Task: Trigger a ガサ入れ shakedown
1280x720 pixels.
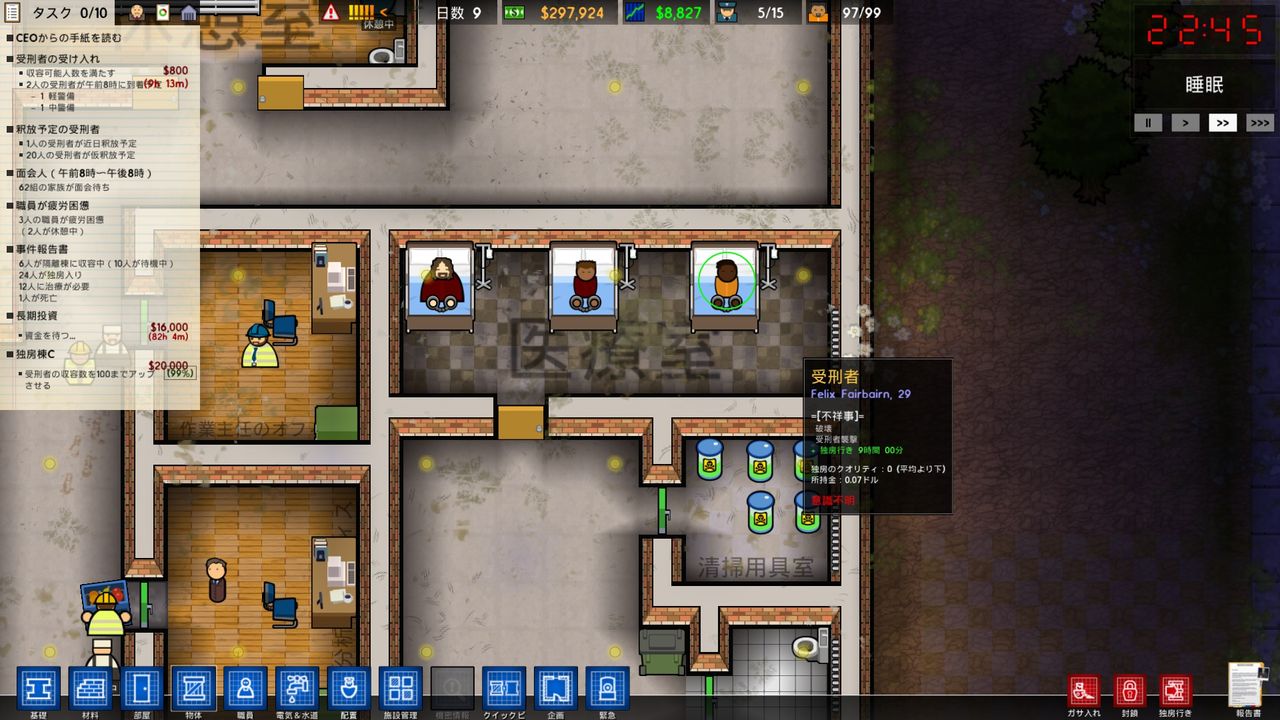Action: pos(1085,688)
